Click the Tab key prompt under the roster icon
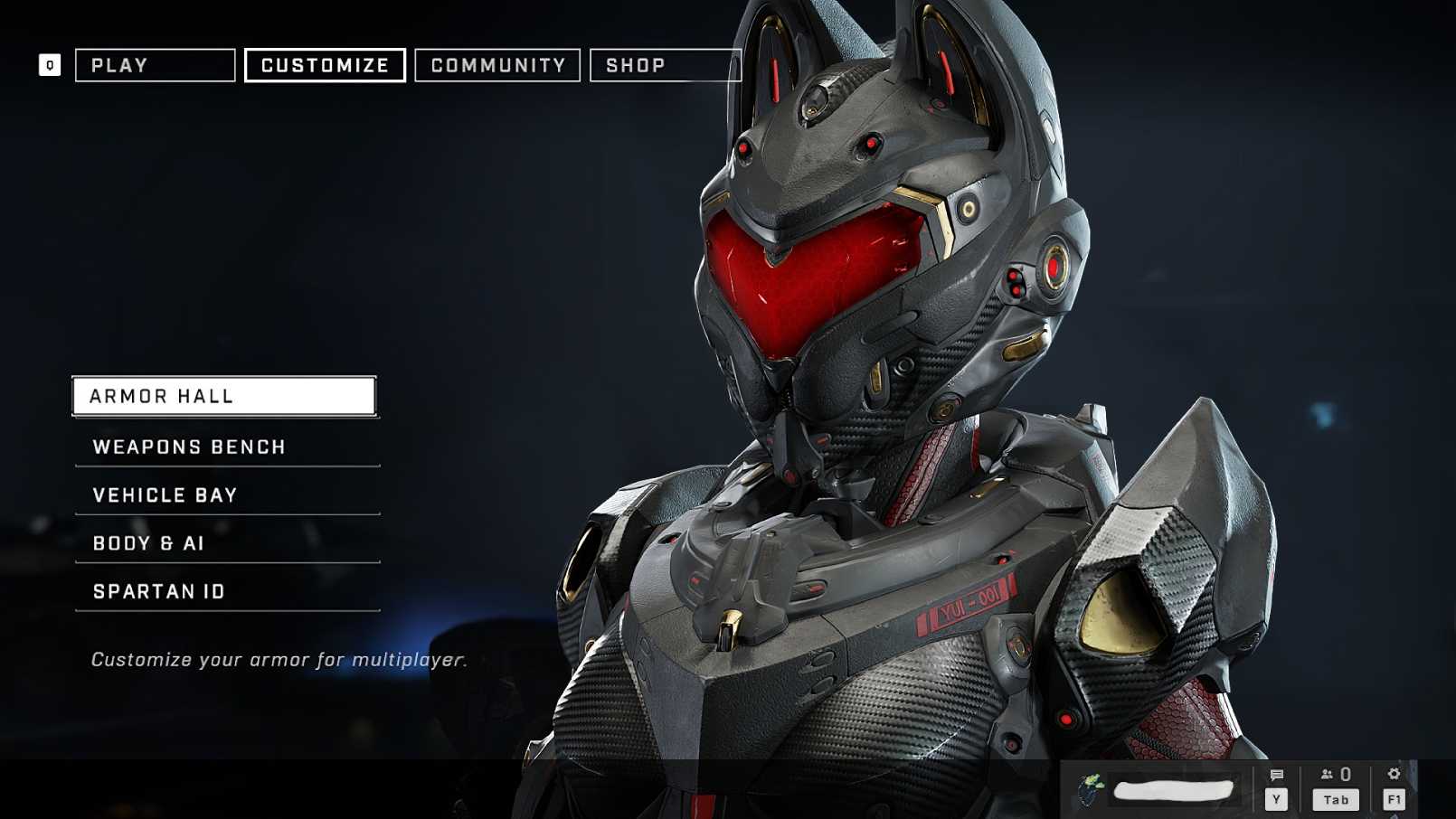 point(1334,799)
